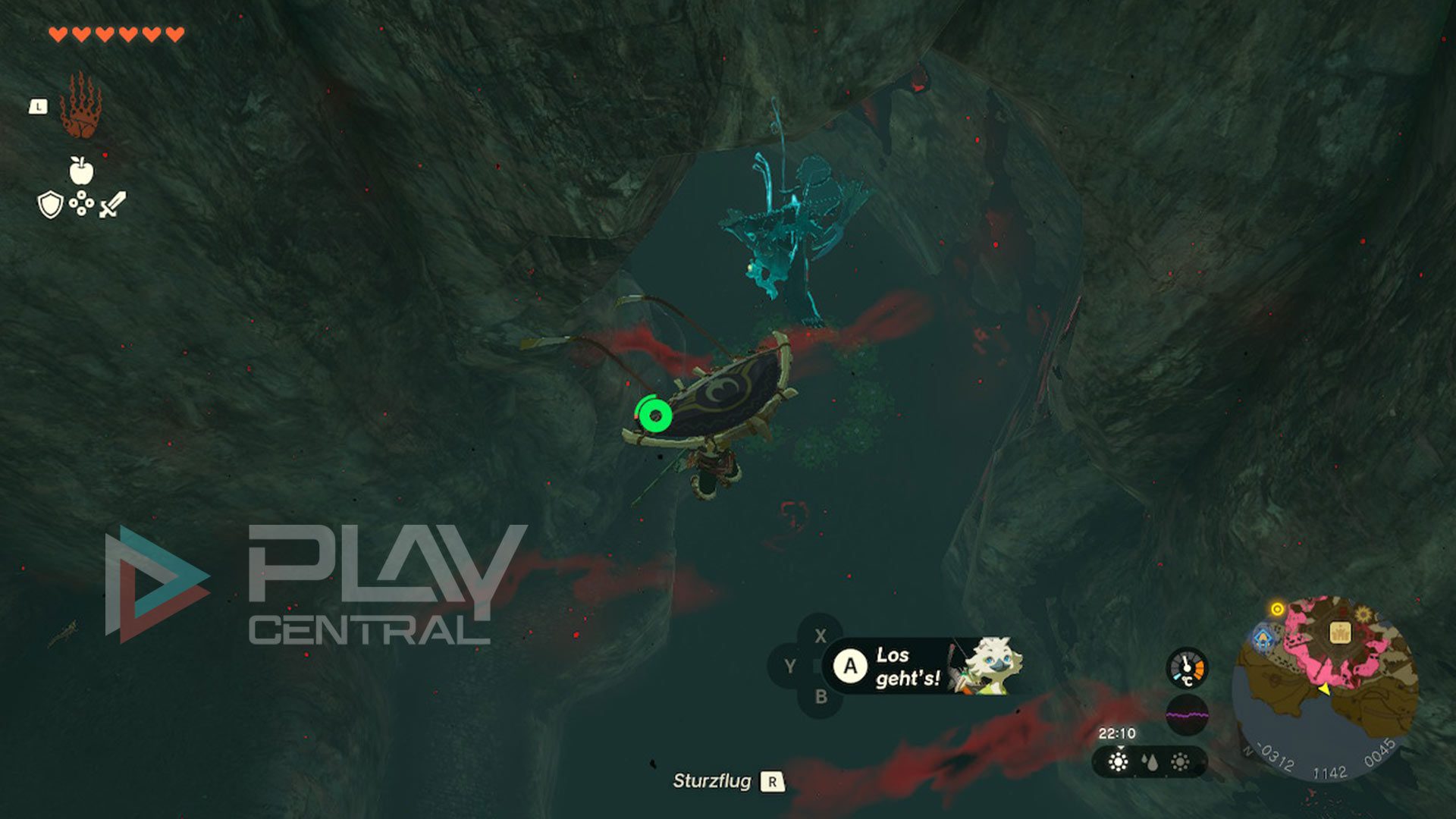Select the tan castle marker on minimap
Screen dimensions: 1456x819
[1340, 632]
